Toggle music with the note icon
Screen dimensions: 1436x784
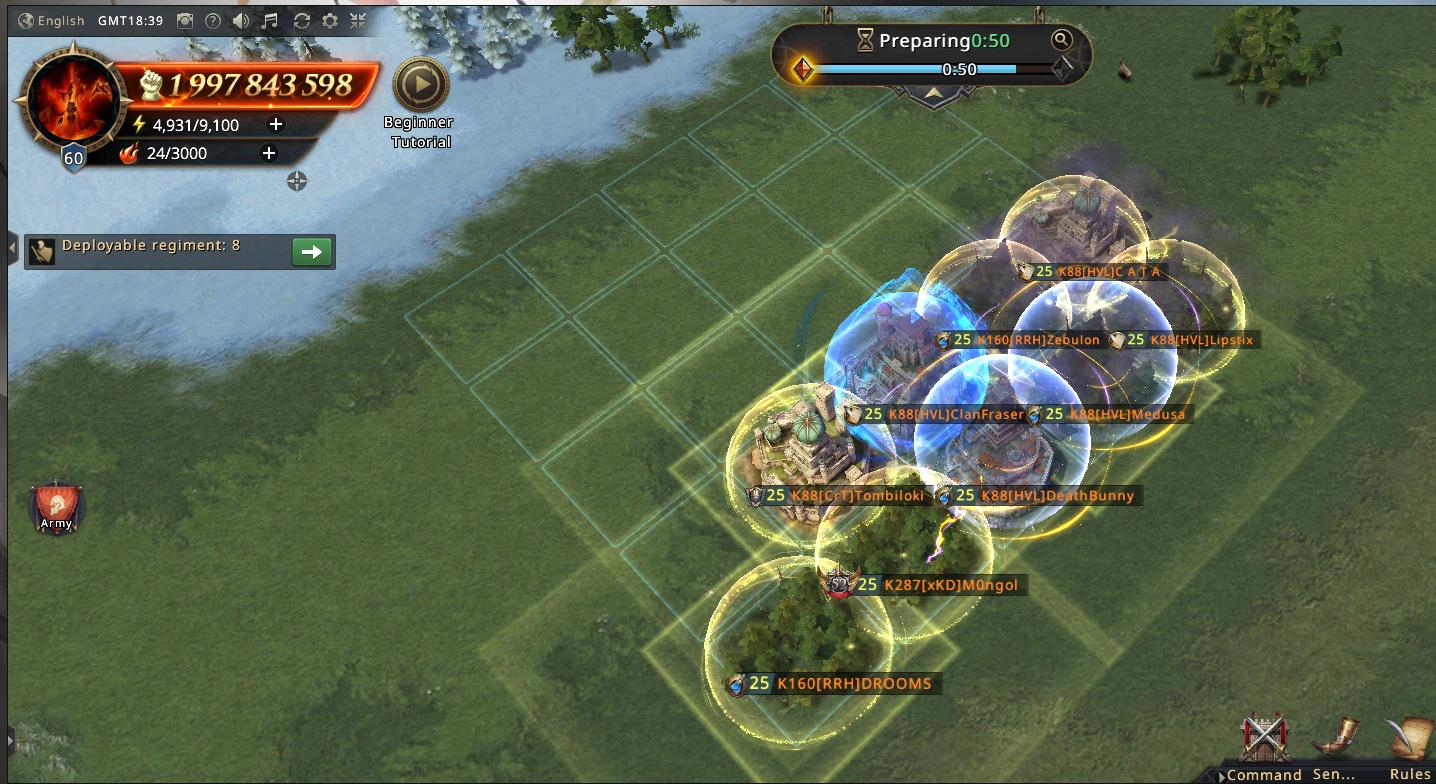[270, 21]
